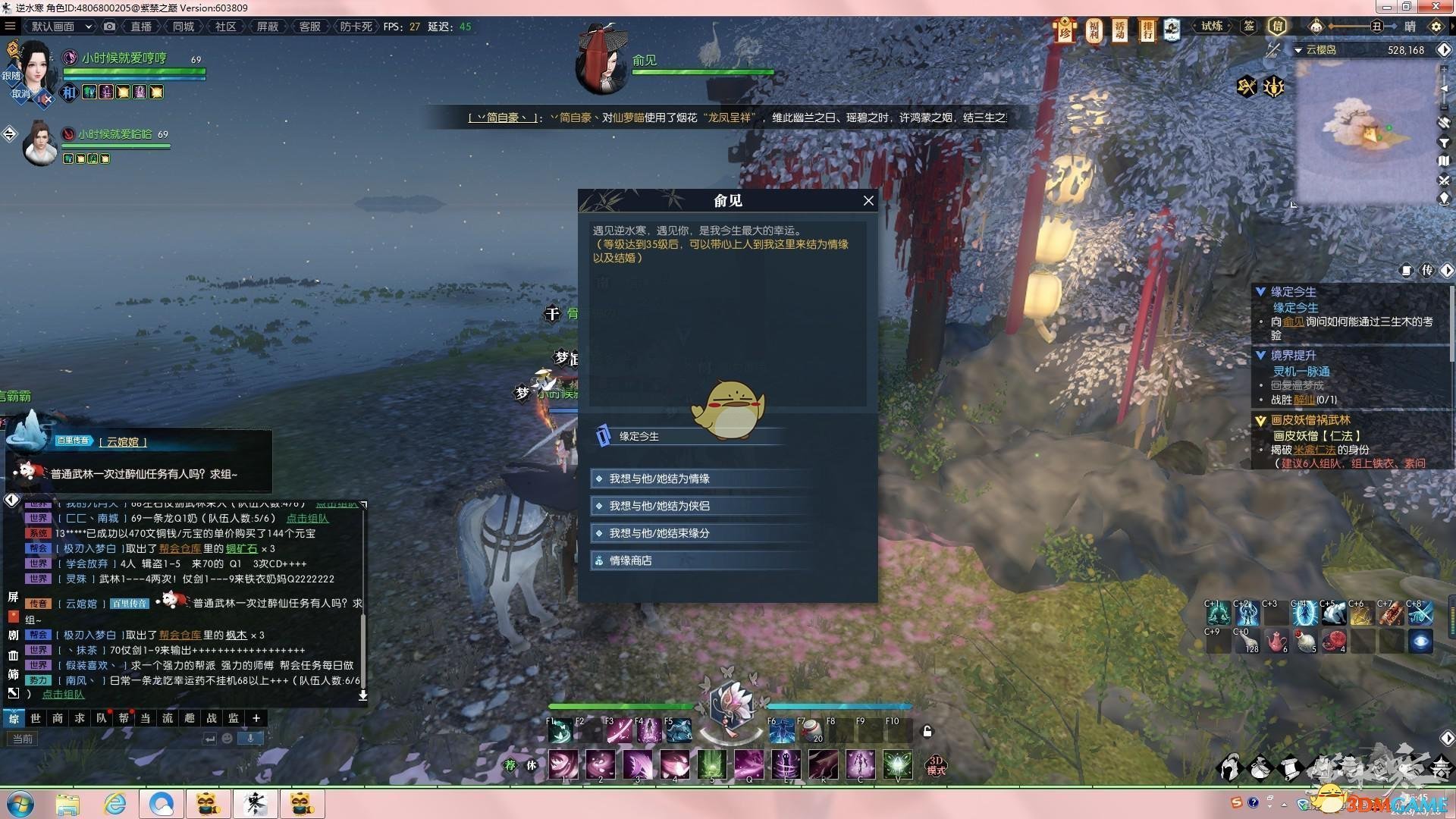The image size is (1456, 819).
Task: Open the 客服 customer service menu
Action: click(309, 27)
